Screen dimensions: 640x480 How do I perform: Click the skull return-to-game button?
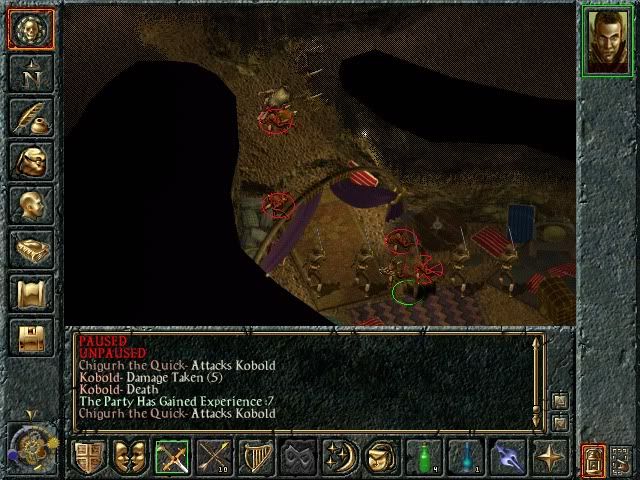click(30, 29)
